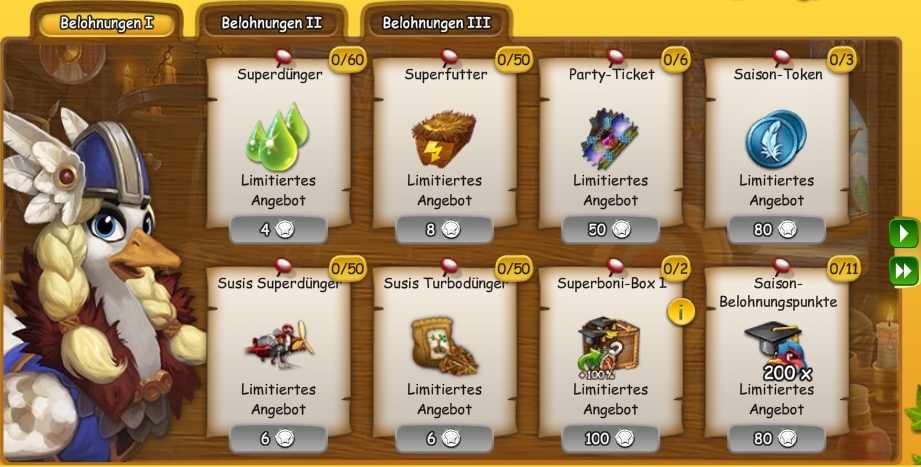
Task: Buy the Party-Ticket for 50 tokens
Action: (x=610, y=230)
